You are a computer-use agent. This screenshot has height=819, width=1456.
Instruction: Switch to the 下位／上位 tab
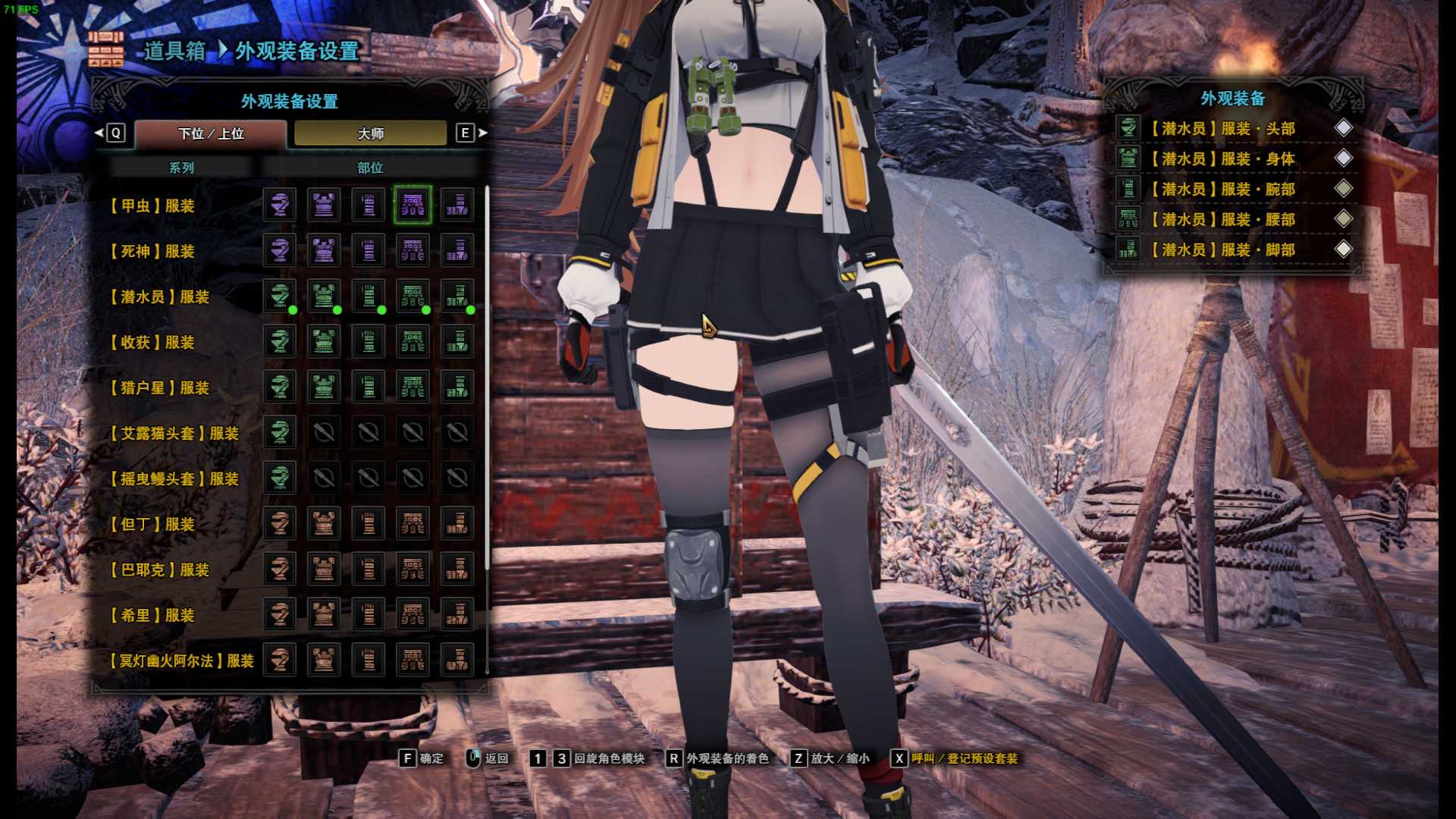212,133
